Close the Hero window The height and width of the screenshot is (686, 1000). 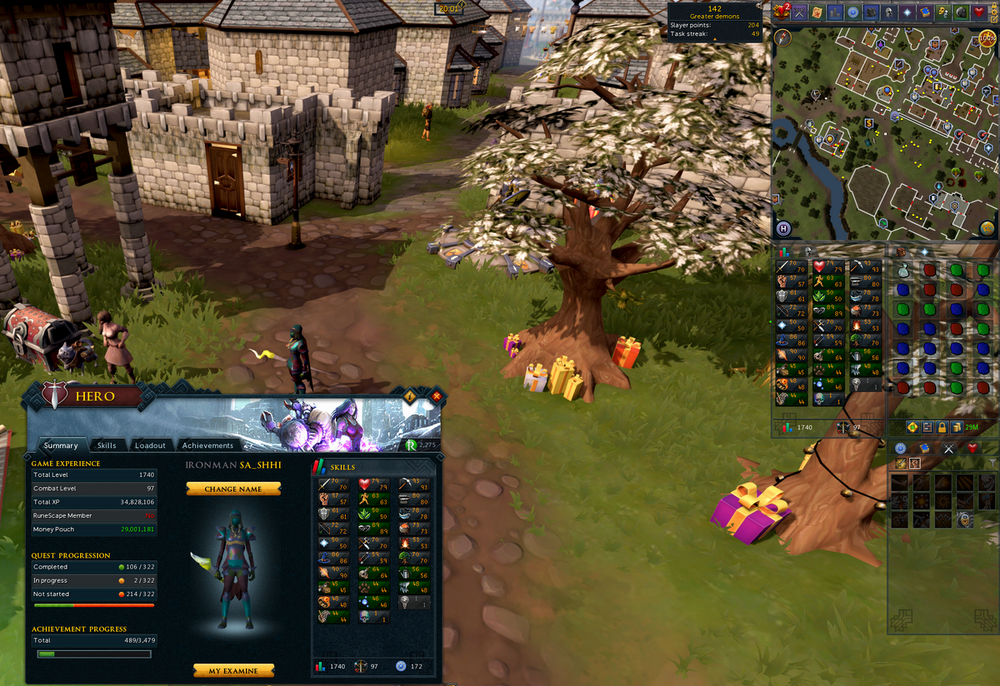point(436,397)
